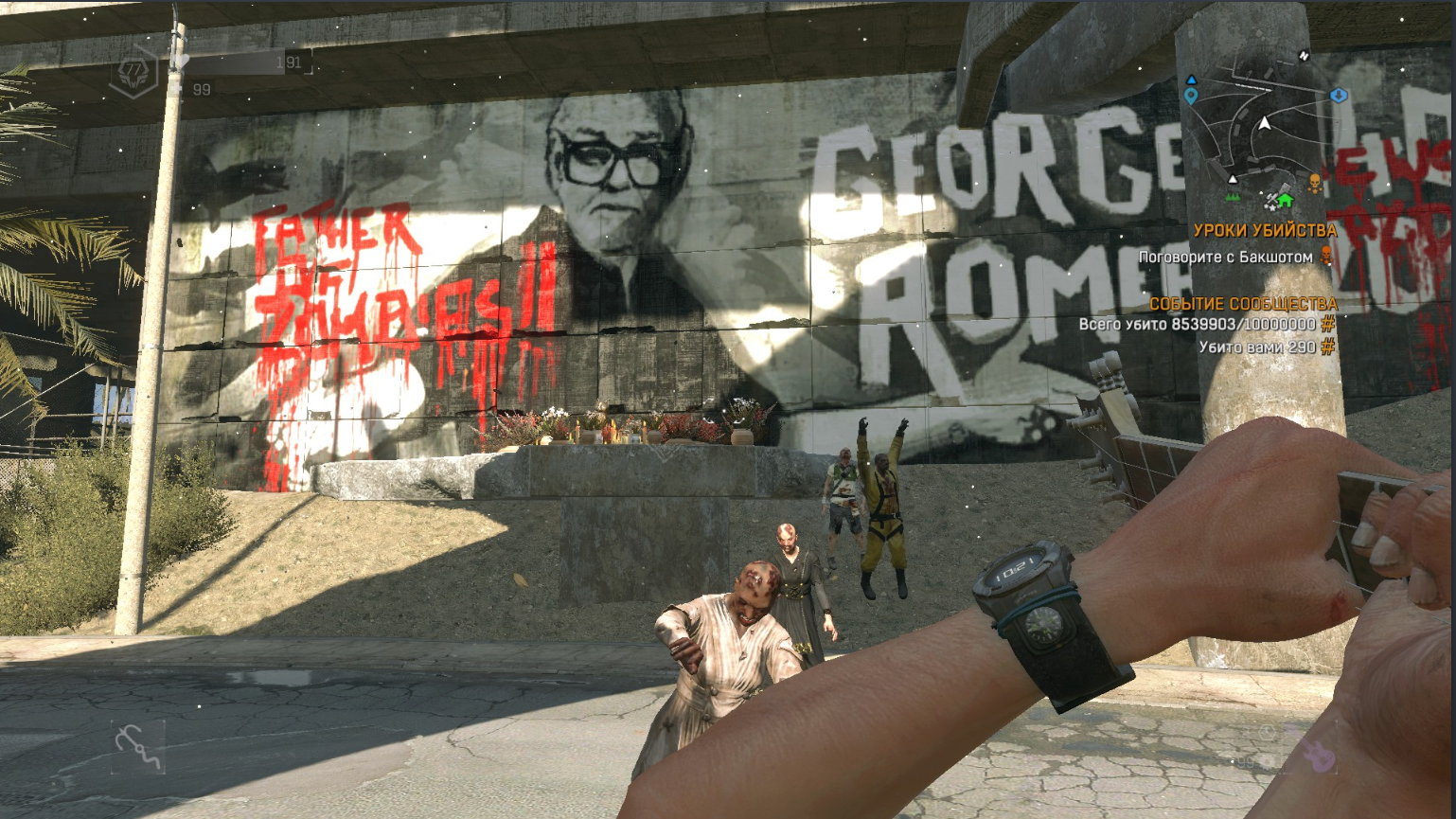Click the green grass marker on minimap
This screenshot has height=819, width=1456.
[1233, 196]
